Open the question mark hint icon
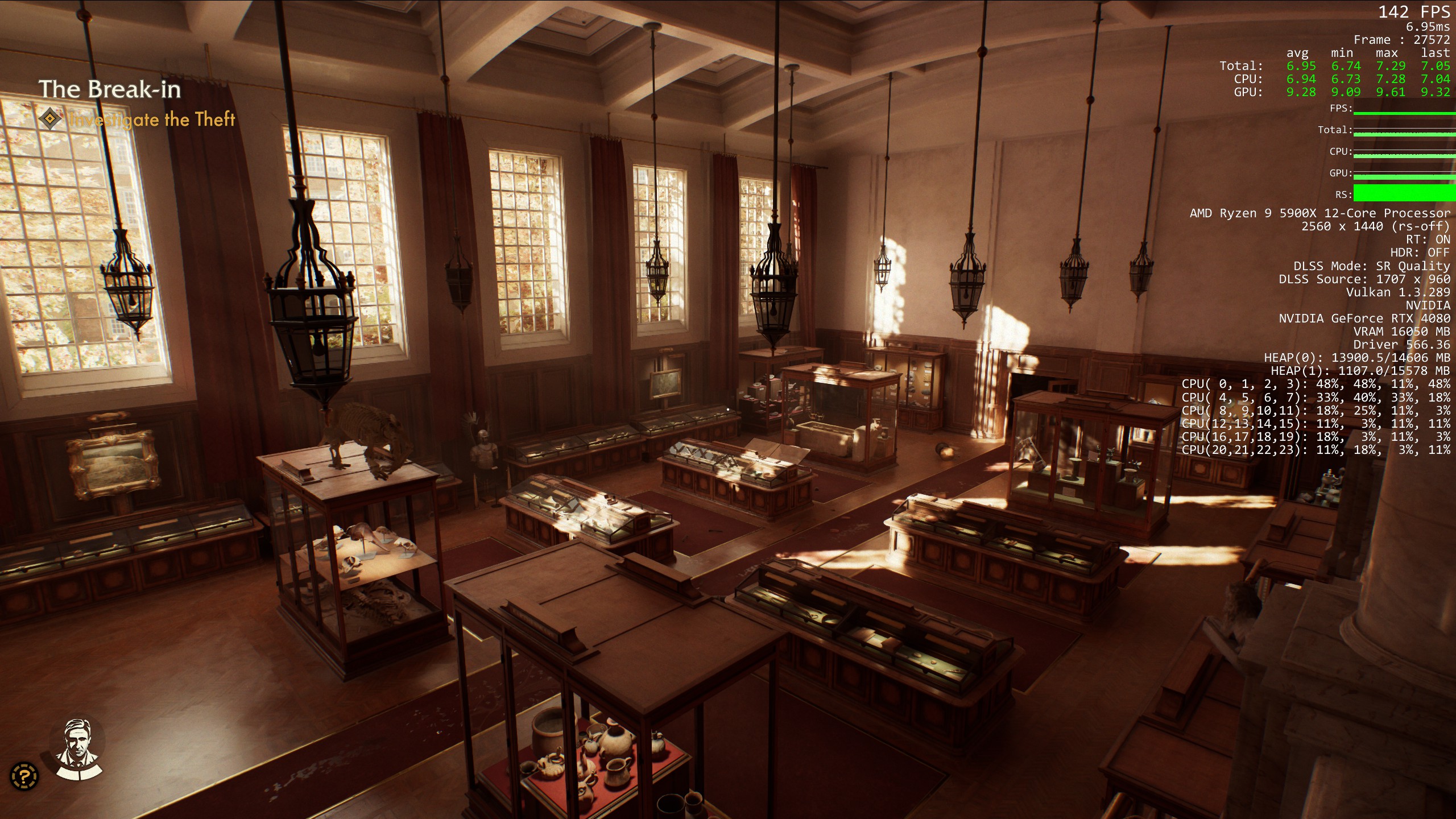 [24, 776]
